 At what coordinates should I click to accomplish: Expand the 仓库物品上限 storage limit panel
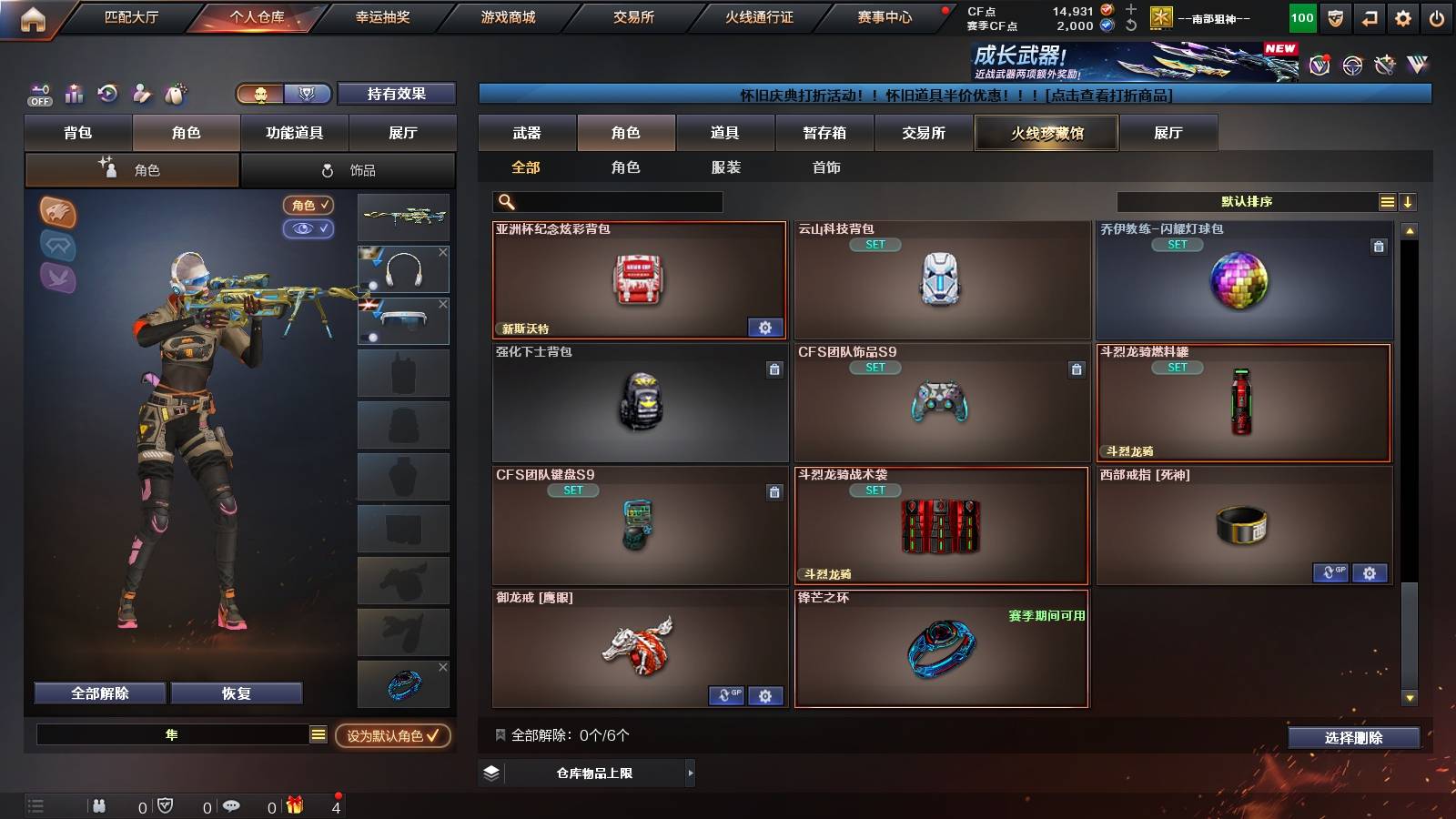click(x=586, y=773)
